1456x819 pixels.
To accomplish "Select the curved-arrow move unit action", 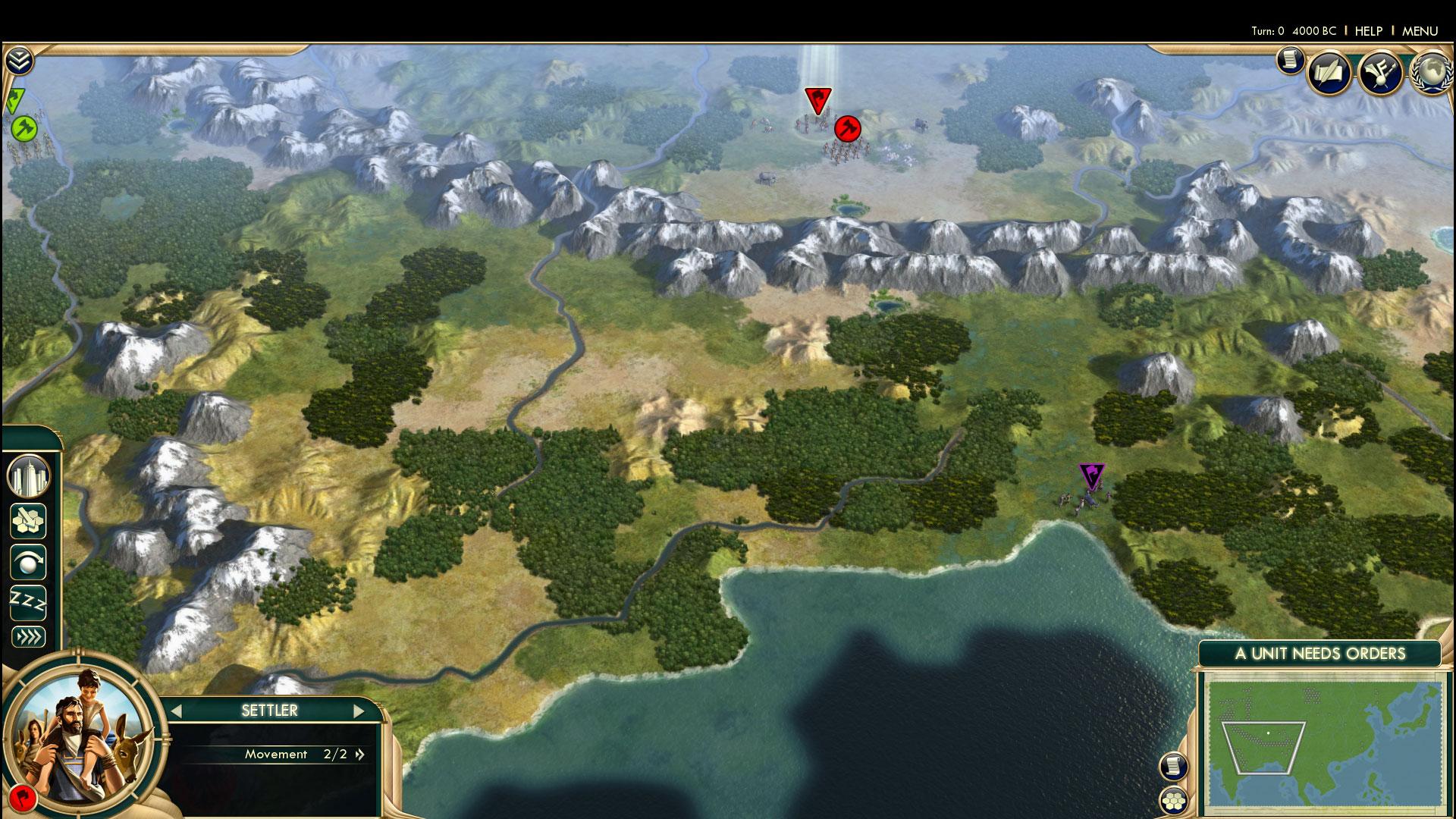I will pos(28,562).
